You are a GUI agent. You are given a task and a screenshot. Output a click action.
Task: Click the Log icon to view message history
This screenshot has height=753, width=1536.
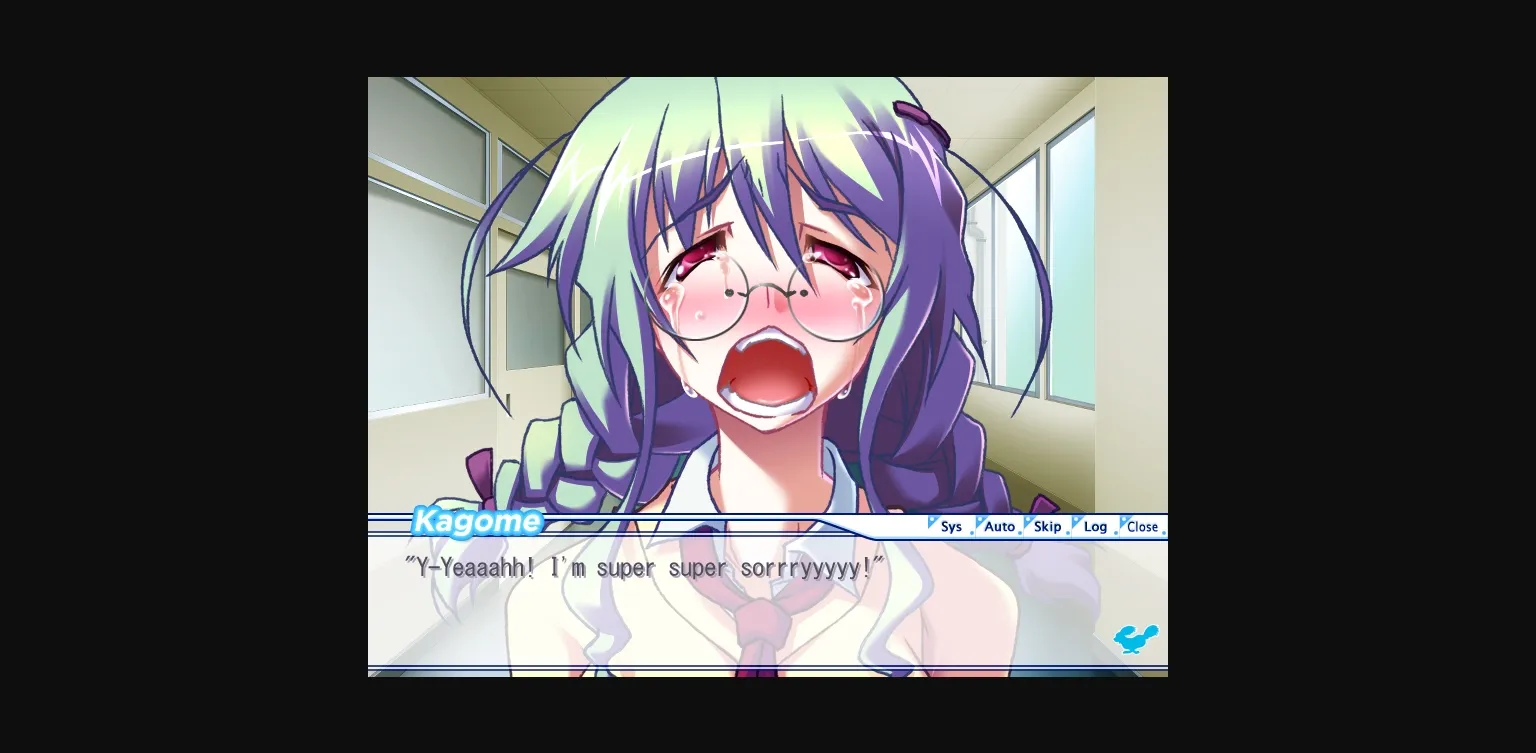(x=1095, y=527)
